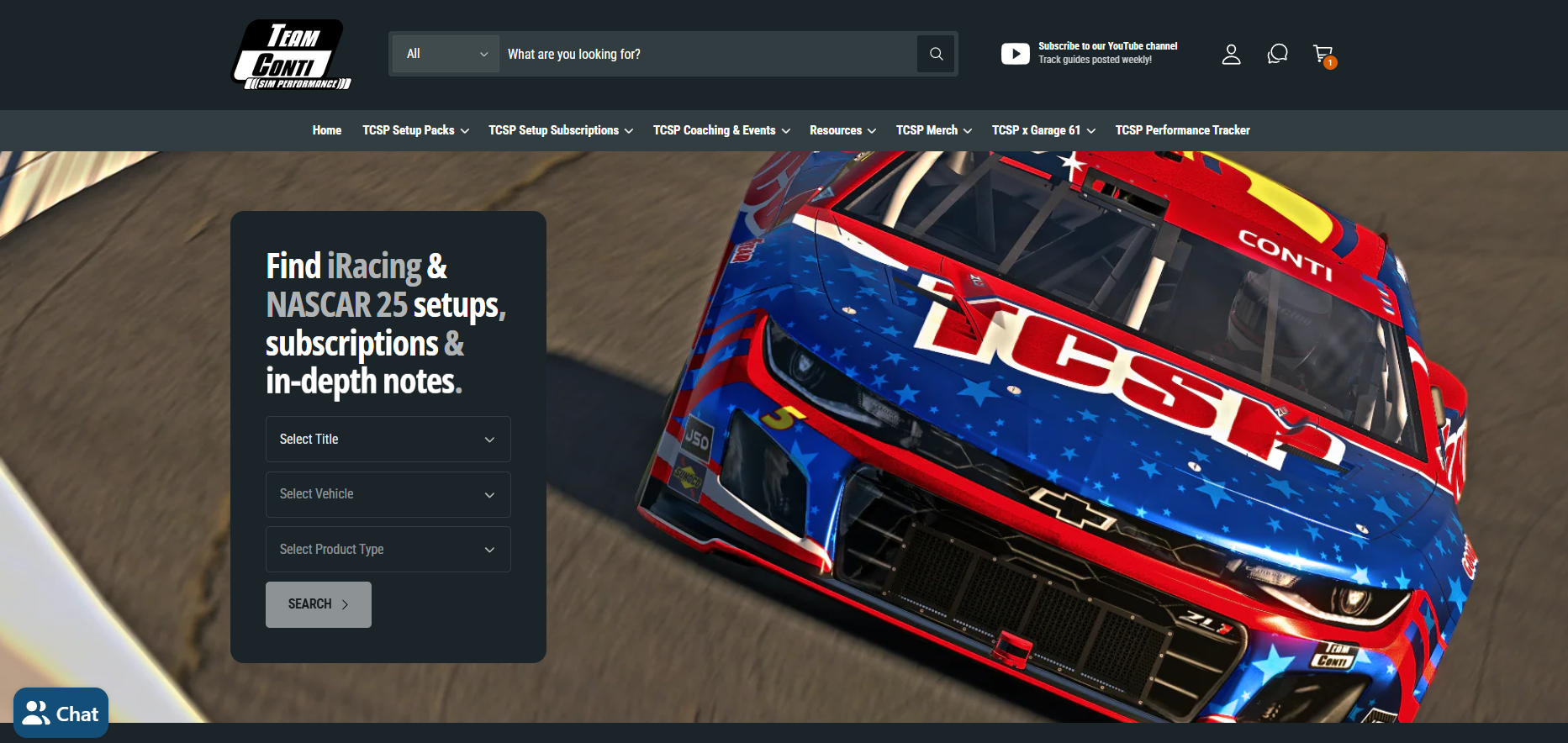Viewport: 1568px width, 743px height.
Task: Open the user account icon
Action: pyautogui.click(x=1231, y=55)
